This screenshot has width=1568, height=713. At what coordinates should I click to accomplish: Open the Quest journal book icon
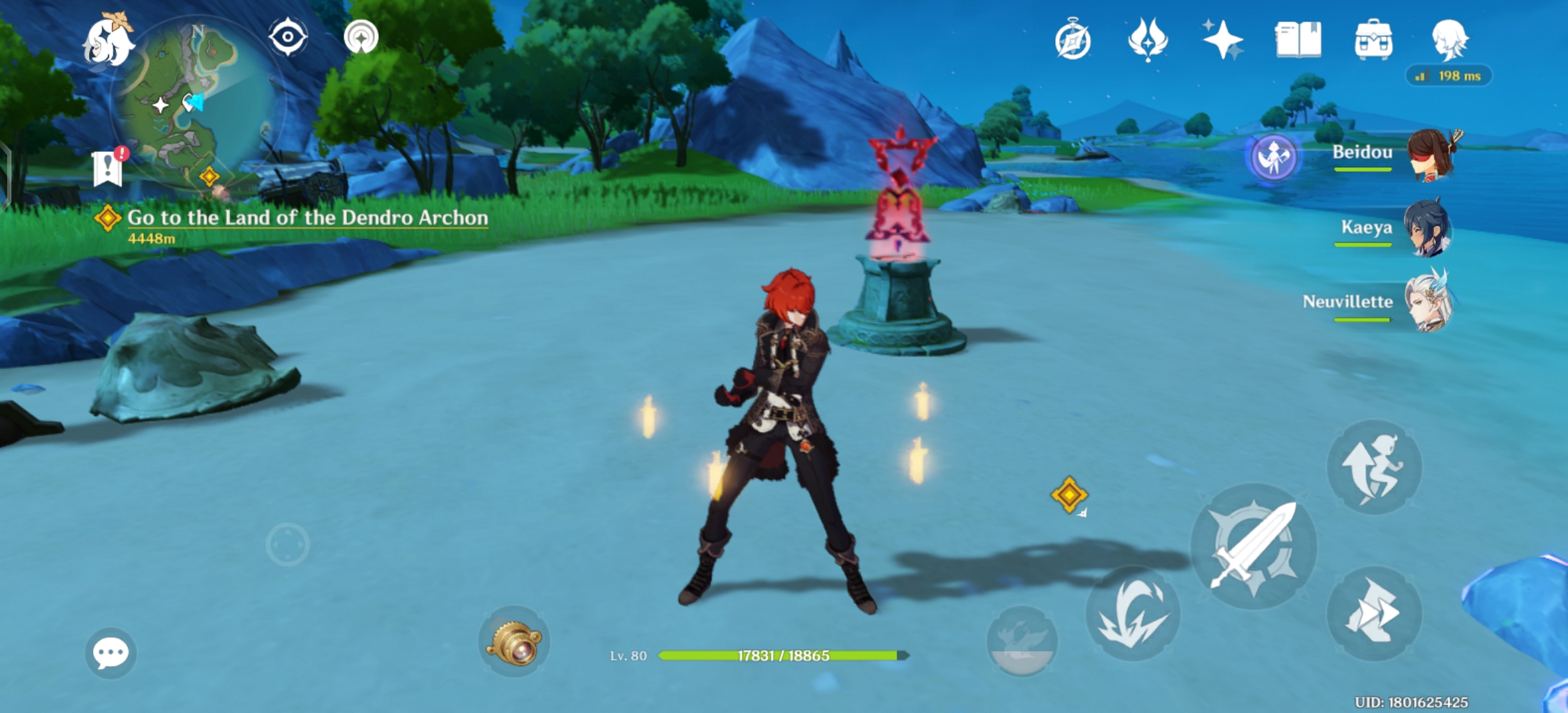(1297, 41)
